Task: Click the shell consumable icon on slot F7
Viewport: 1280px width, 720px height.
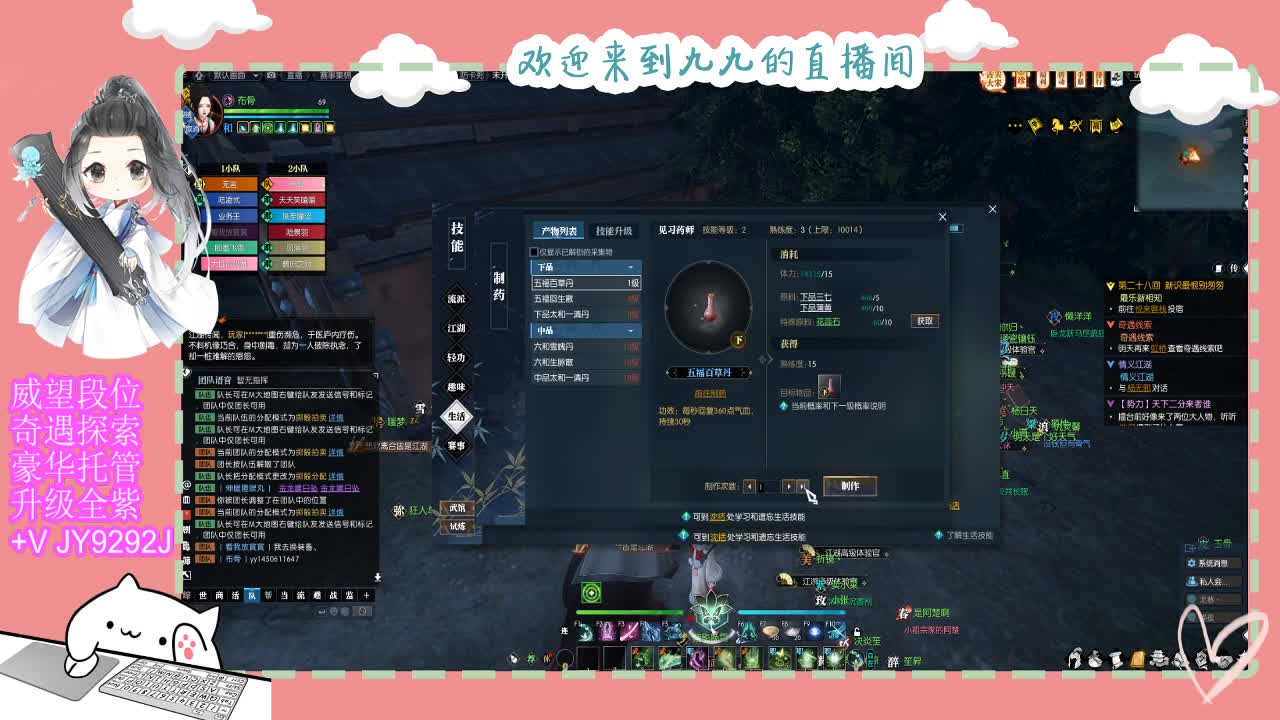Action: pyautogui.click(x=770, y=632)
